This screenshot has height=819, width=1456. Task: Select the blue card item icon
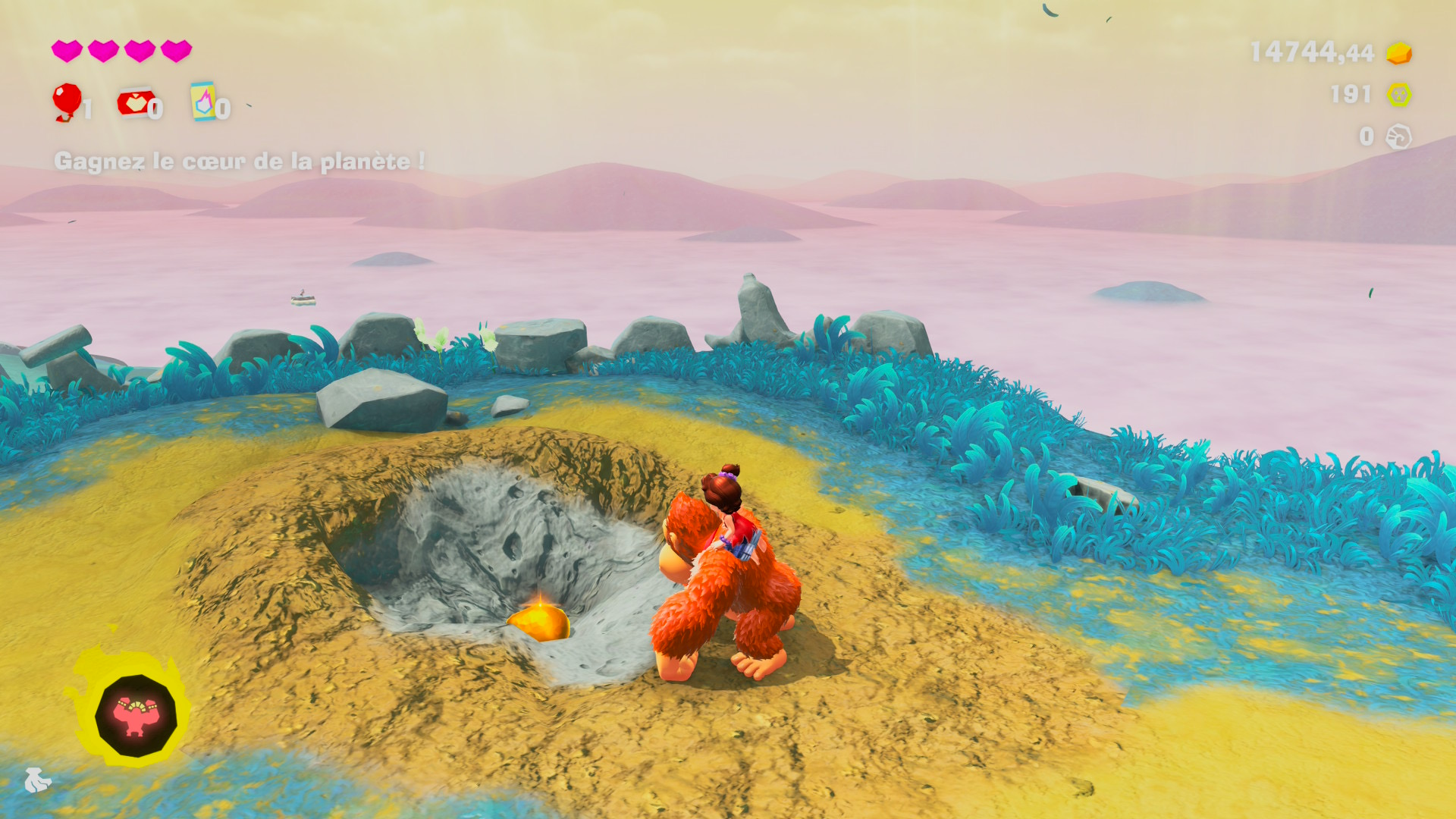[x=202, y=102]
